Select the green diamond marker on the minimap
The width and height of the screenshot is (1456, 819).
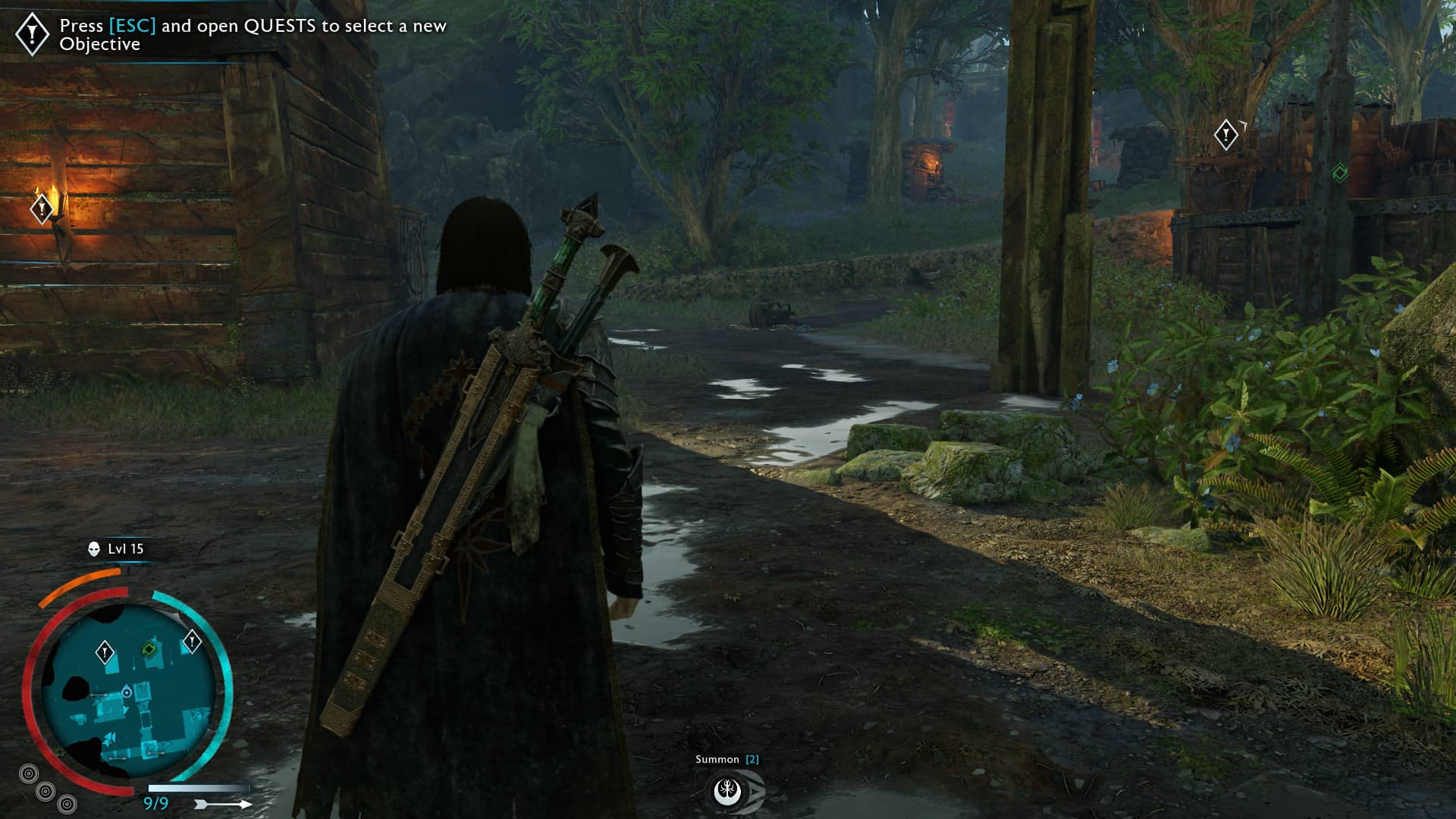(149, 649)
